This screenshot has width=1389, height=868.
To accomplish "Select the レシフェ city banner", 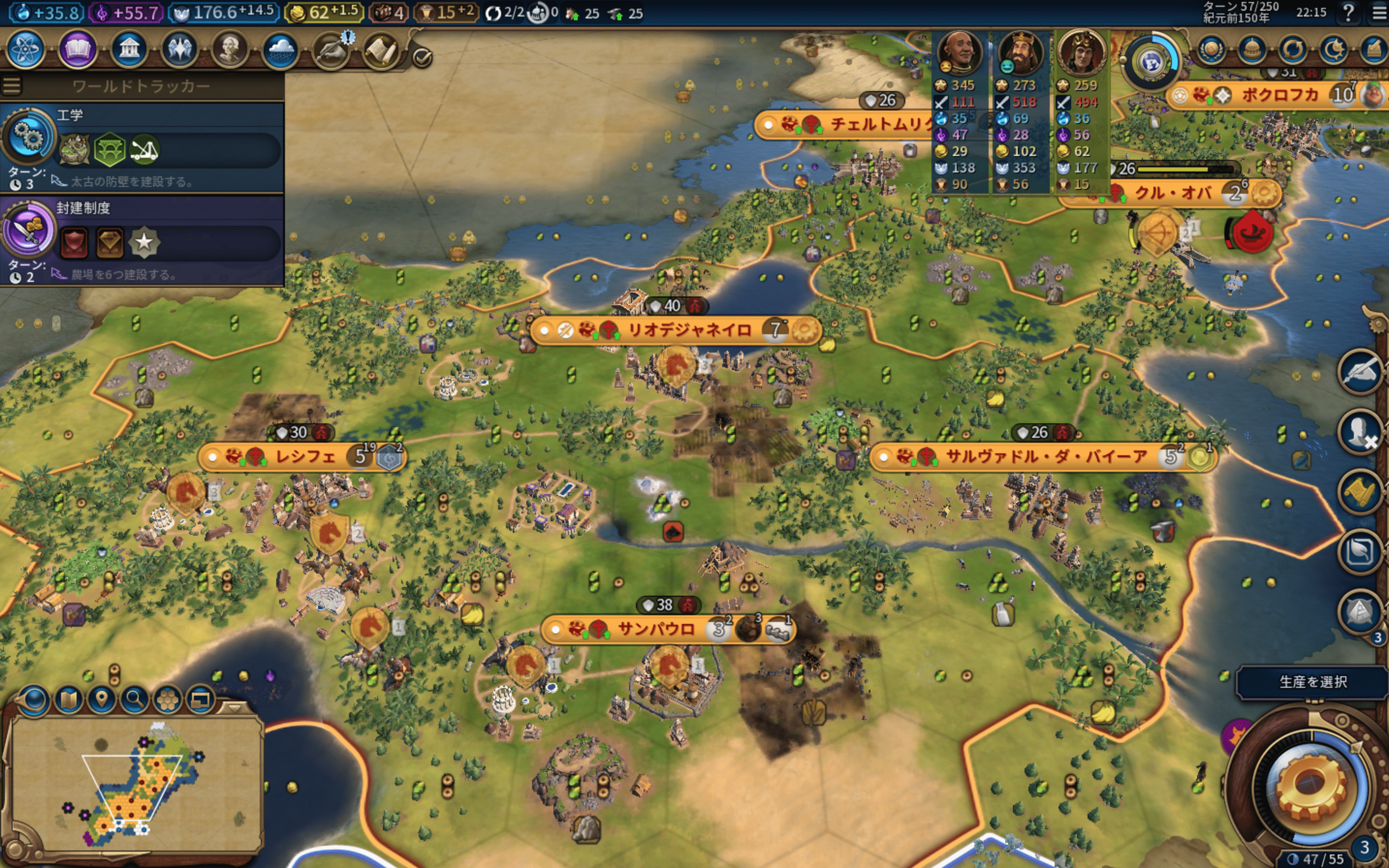I will coord(305,457).
